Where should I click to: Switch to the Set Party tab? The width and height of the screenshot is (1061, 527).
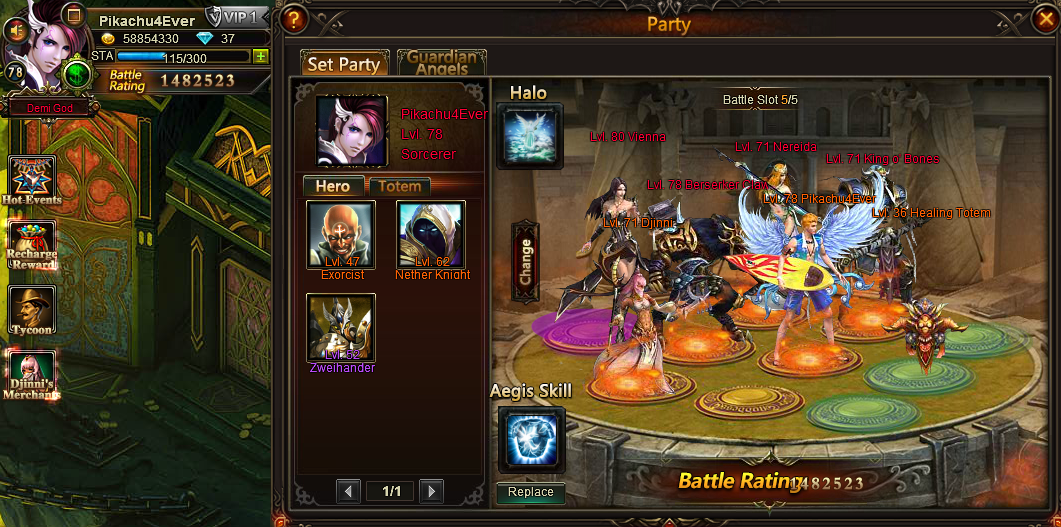(344, 64)
